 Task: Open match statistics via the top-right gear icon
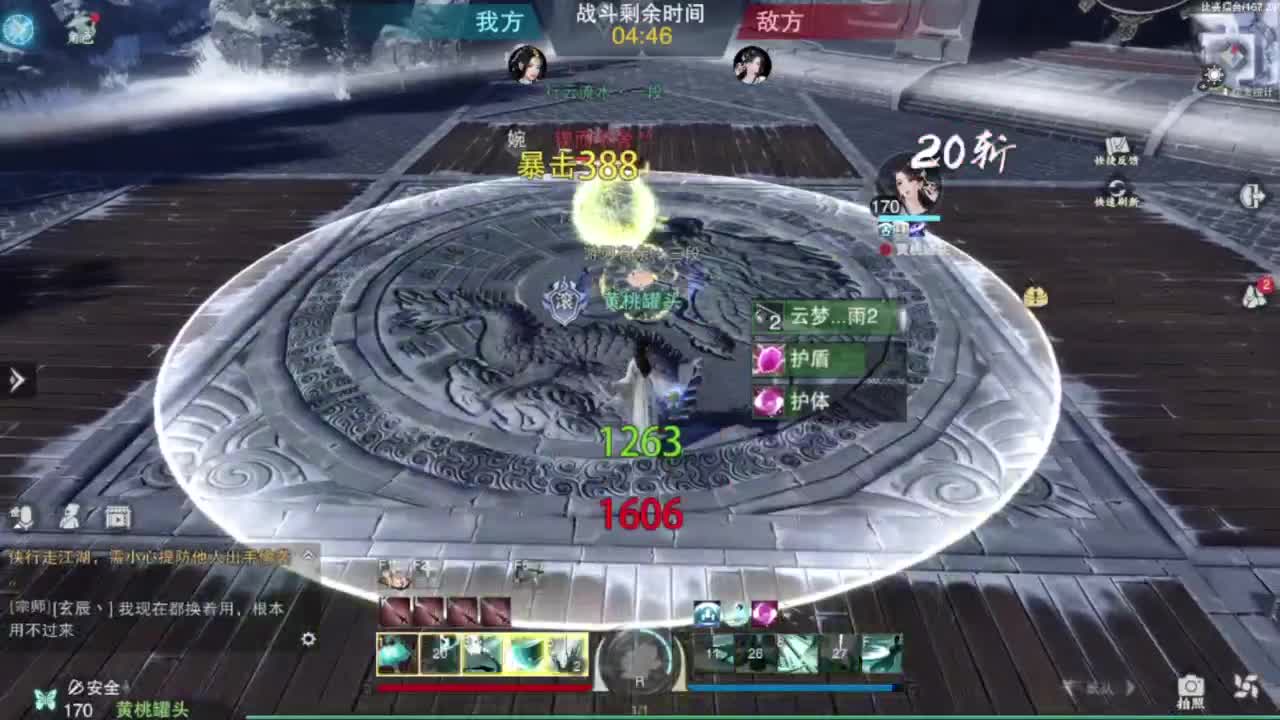(1214, 74)
